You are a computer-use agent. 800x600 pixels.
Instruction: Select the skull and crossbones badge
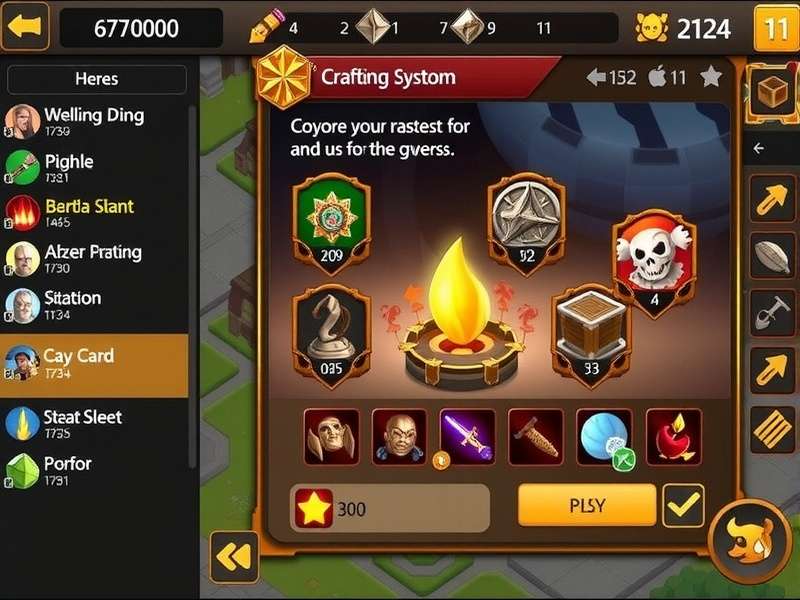654,262
